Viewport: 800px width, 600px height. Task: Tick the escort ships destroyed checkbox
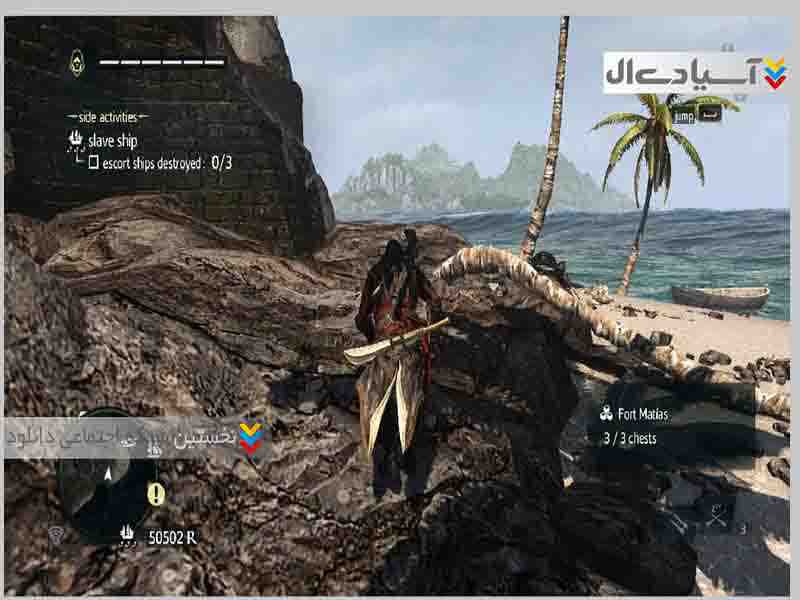[94, 162]
